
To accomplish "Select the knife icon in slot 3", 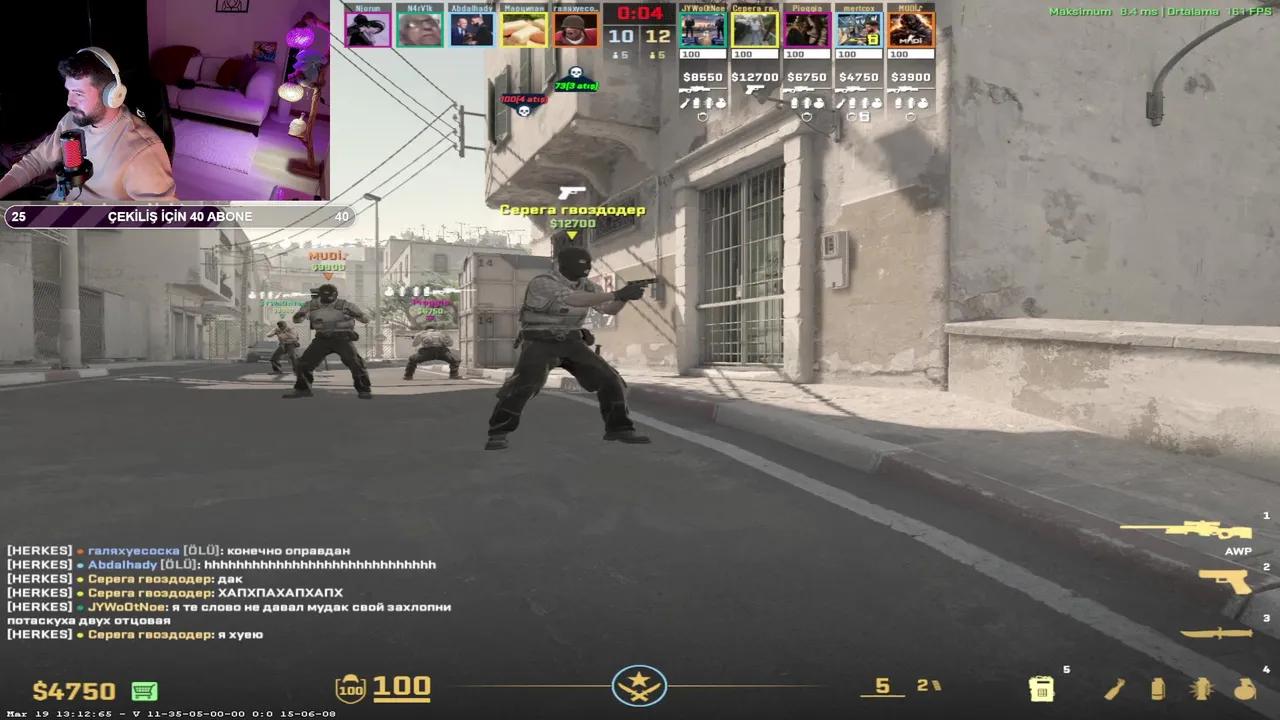I will [x=1215, y=630].
